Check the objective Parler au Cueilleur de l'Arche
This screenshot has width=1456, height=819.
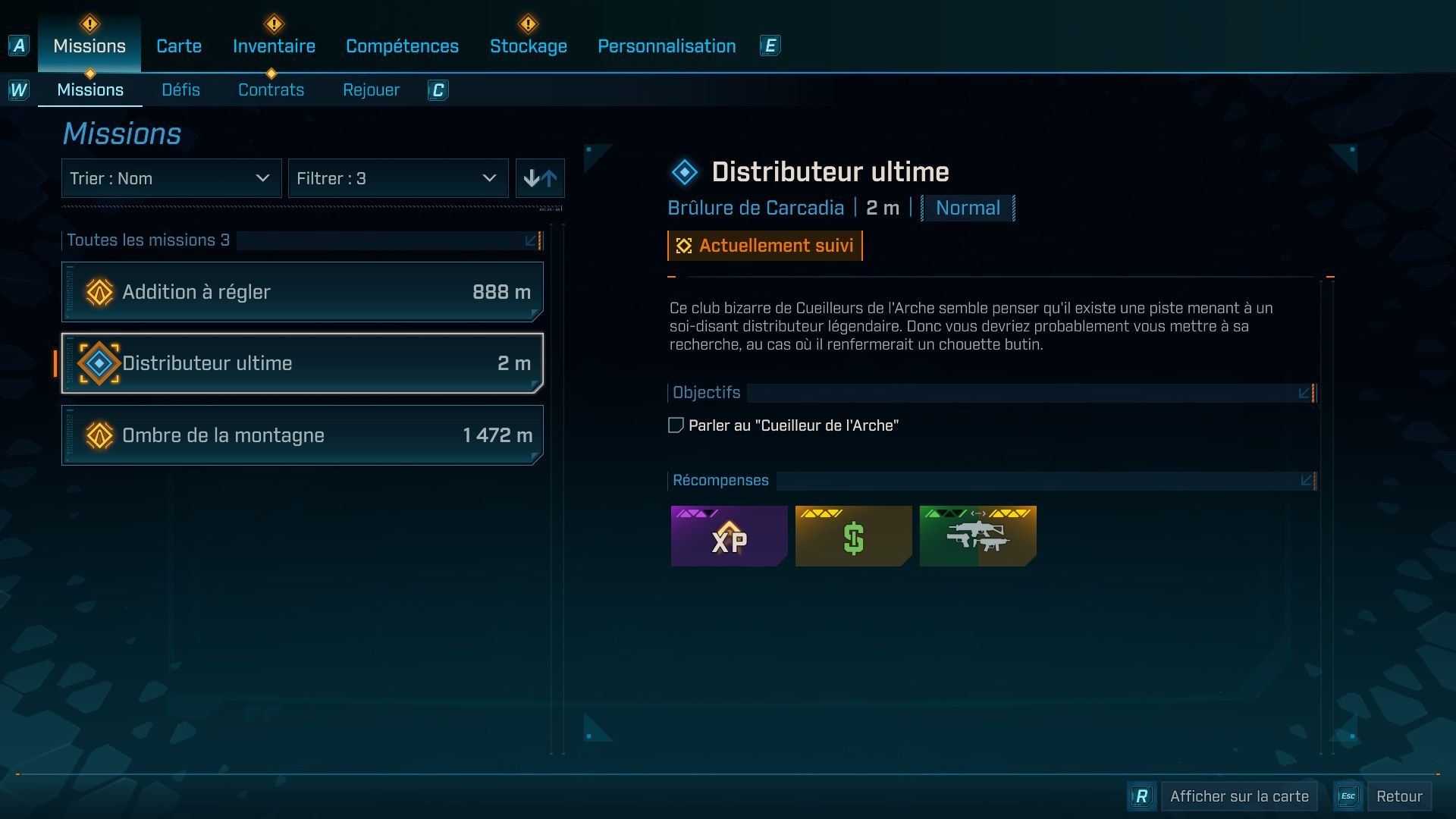[674, 425]
